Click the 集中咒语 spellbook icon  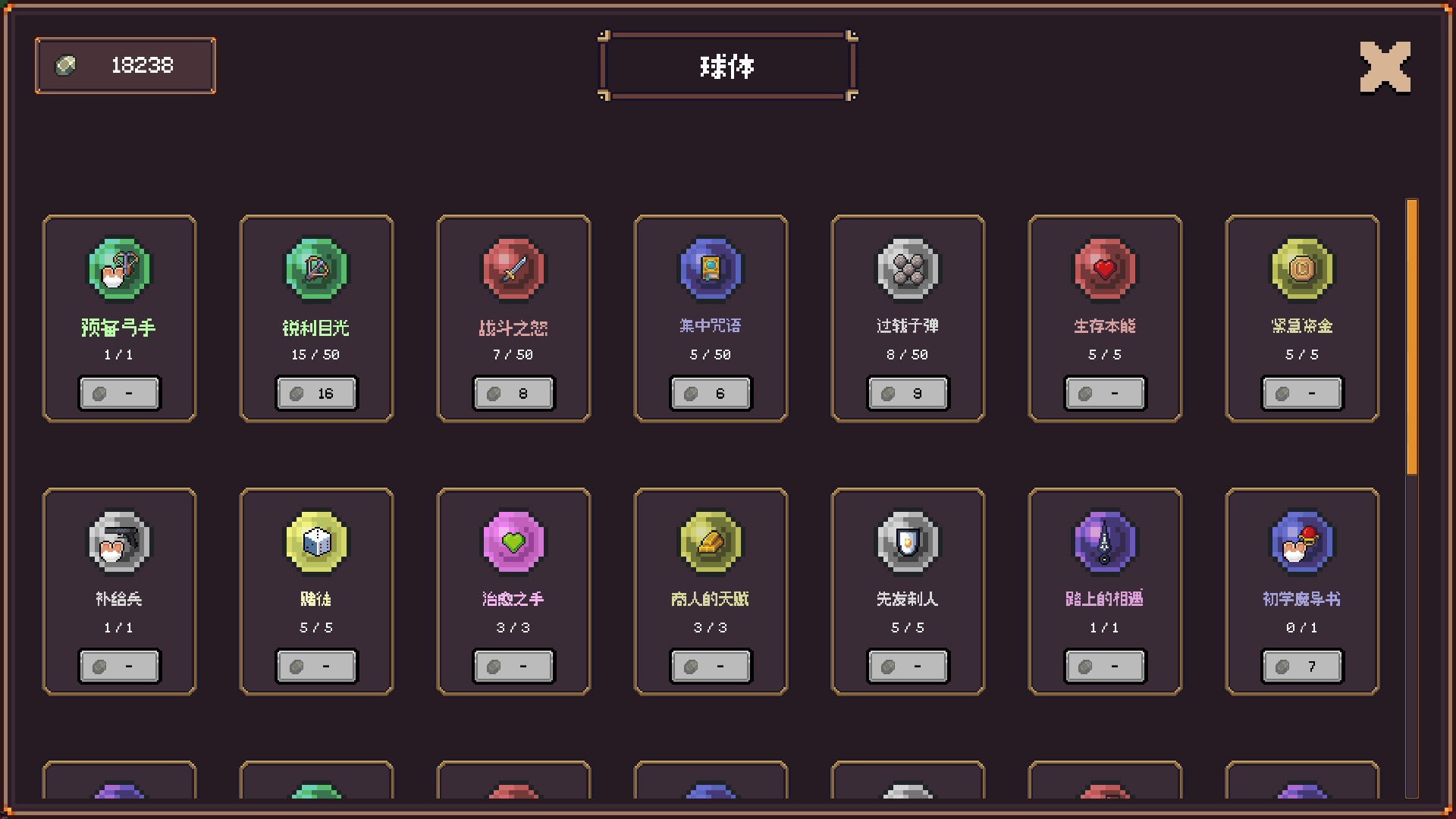click(711, 269)
